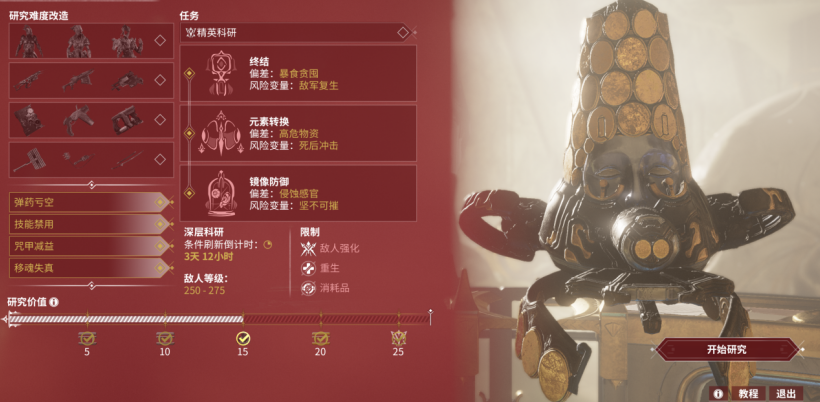Screen dimensions: 820x402
Task: Show the 研究价值 info tooltip
Action: [x=54, y=301]
